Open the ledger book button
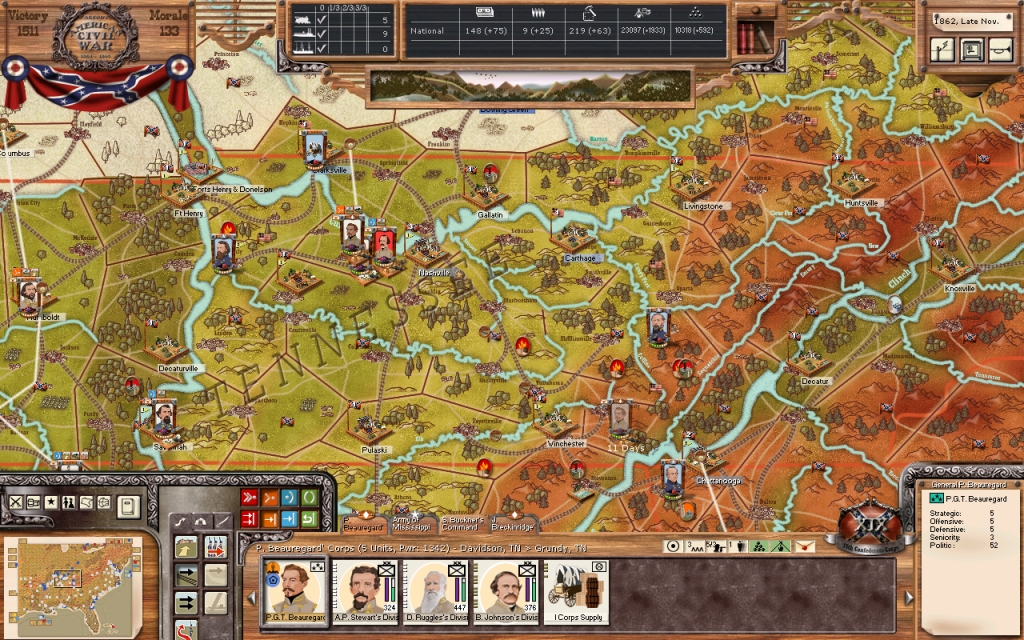1024x640 pixels. [128, 506]
